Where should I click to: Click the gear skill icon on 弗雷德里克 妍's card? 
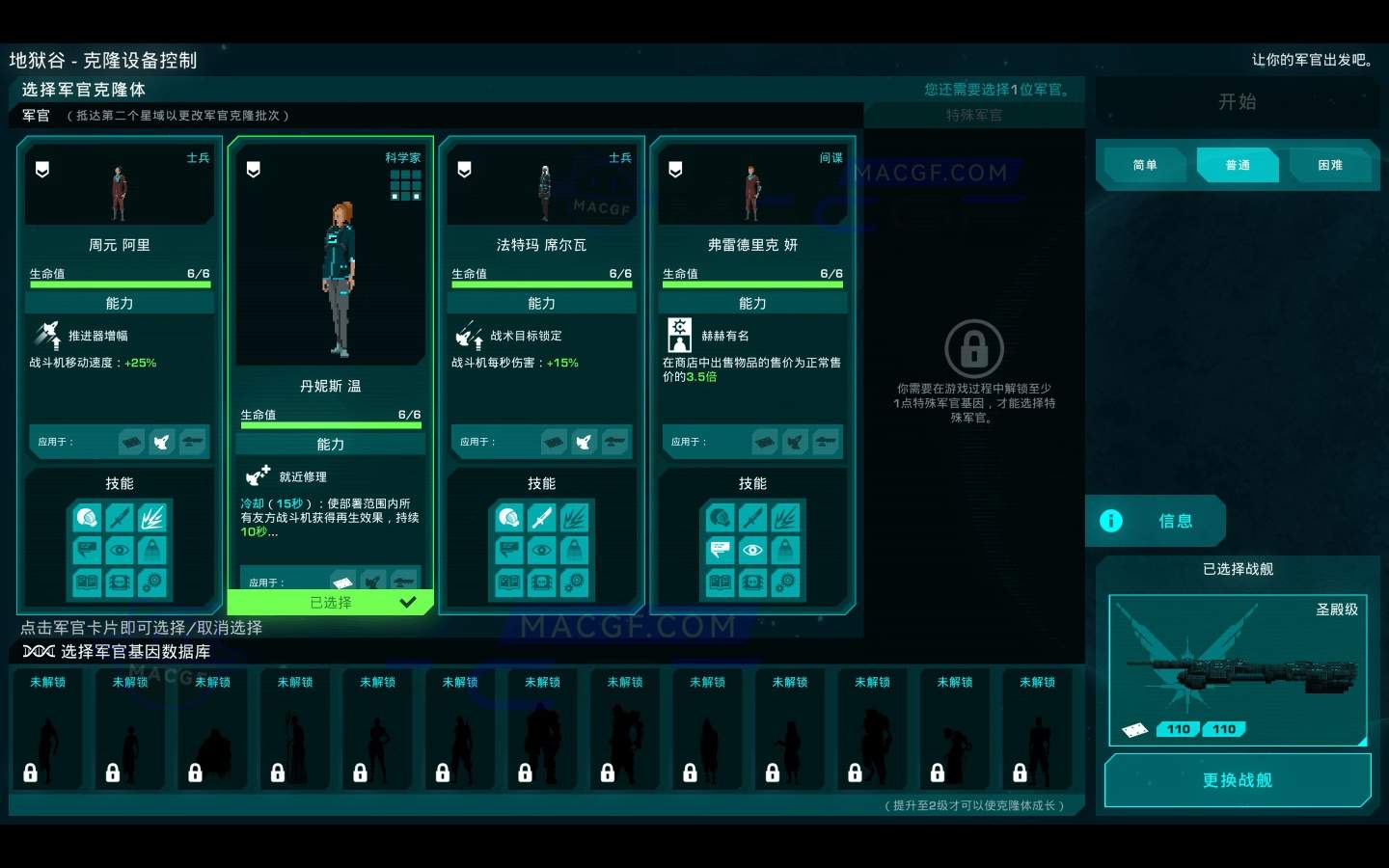[x=786, y=583]
